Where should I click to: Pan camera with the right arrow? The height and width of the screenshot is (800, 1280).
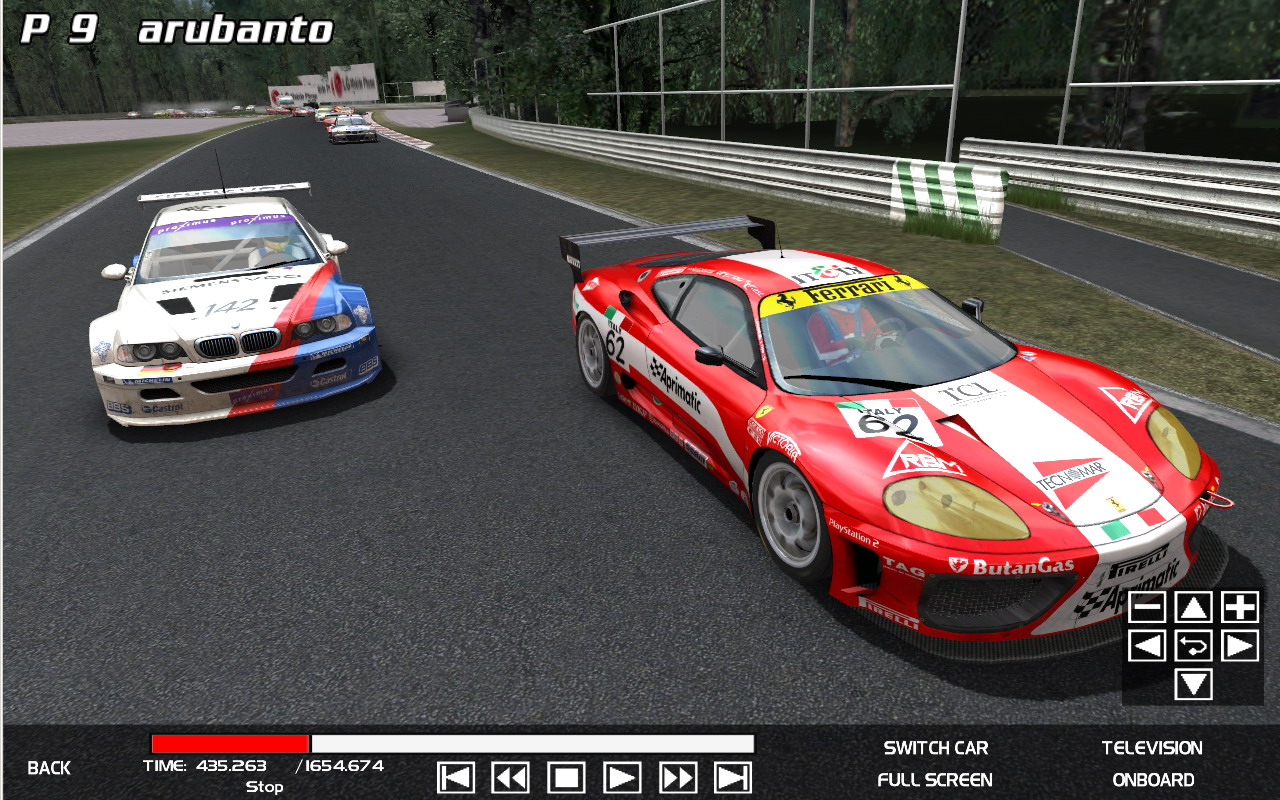[x=1240, y=645]
